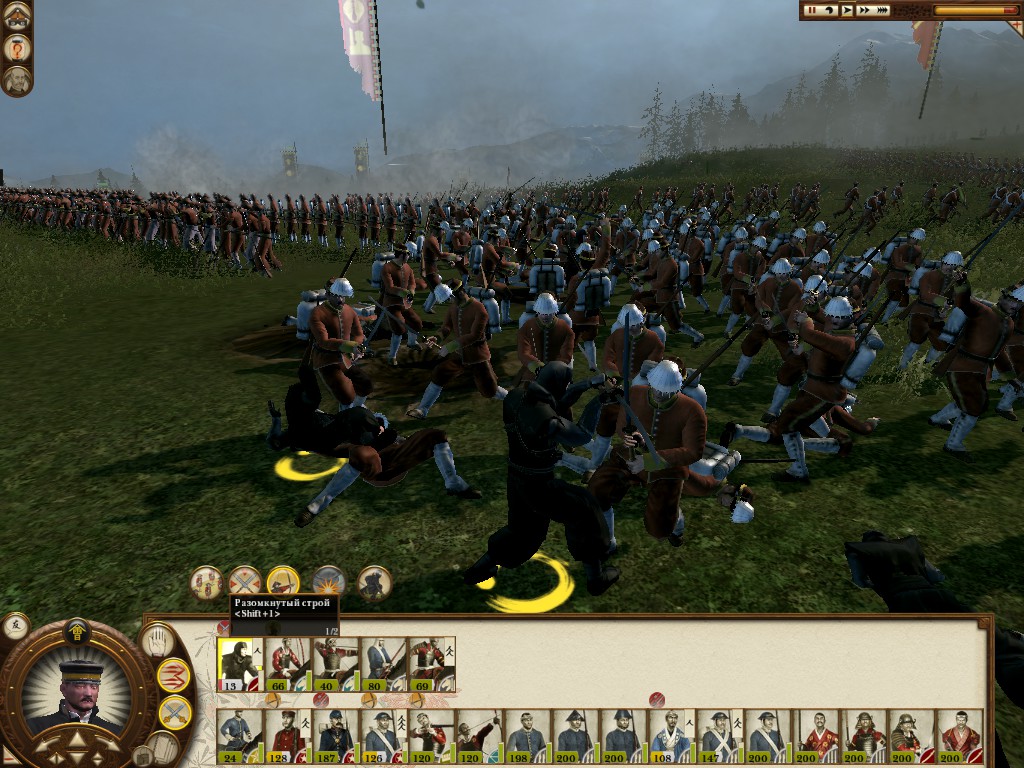The image size is (1024, 768).
Task: Switch to triple fast-forward speed
Action: (x=883, y=10)
